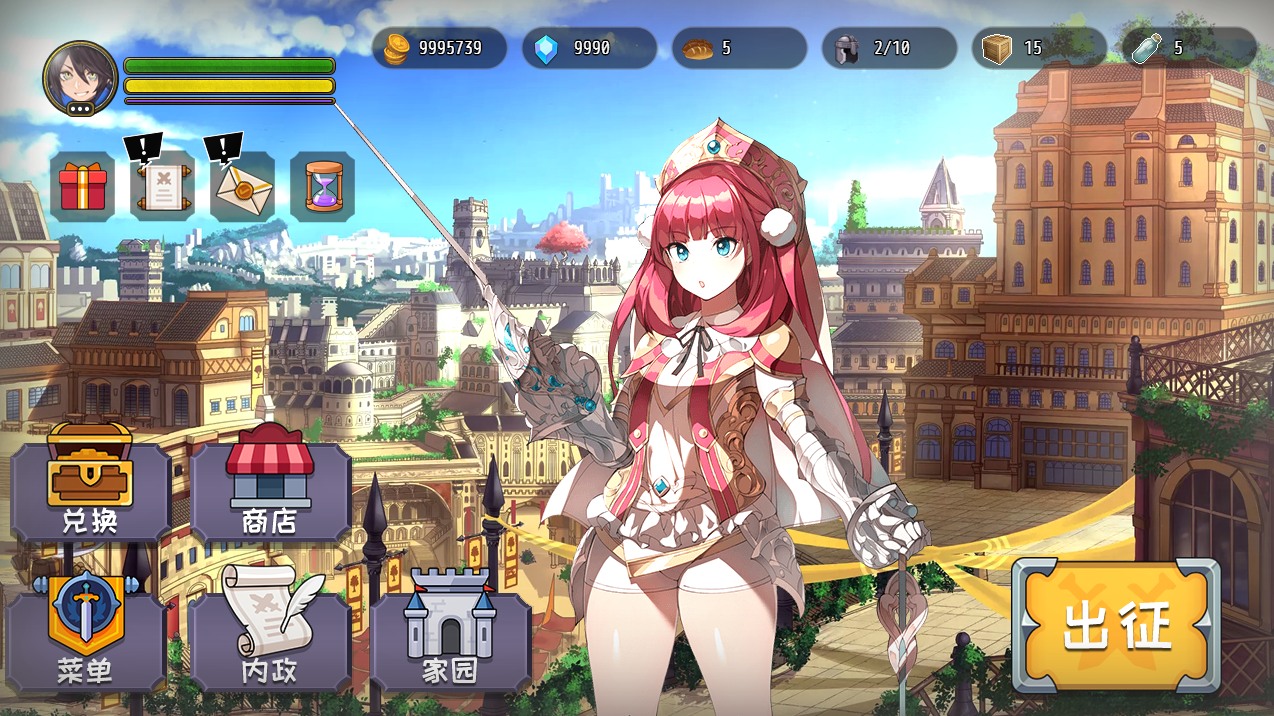View the quest scroll with alert
Screen dimensions: 1274x716
point(163,187)
